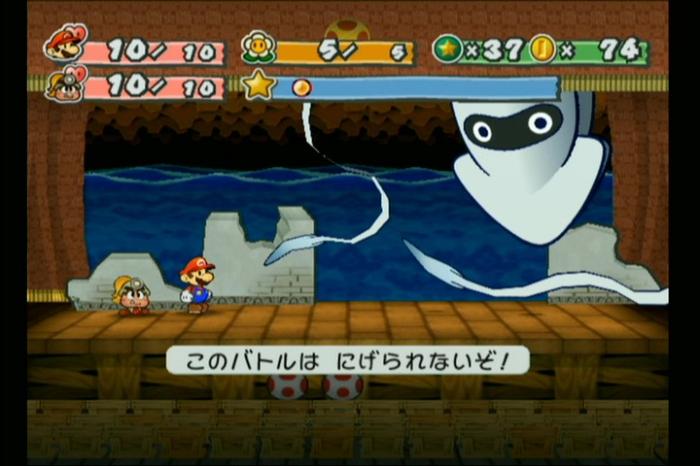This screenshot has width=700, height=466.
Task: Click Mario's head icon in the HP bar
Action: (64, 46)
